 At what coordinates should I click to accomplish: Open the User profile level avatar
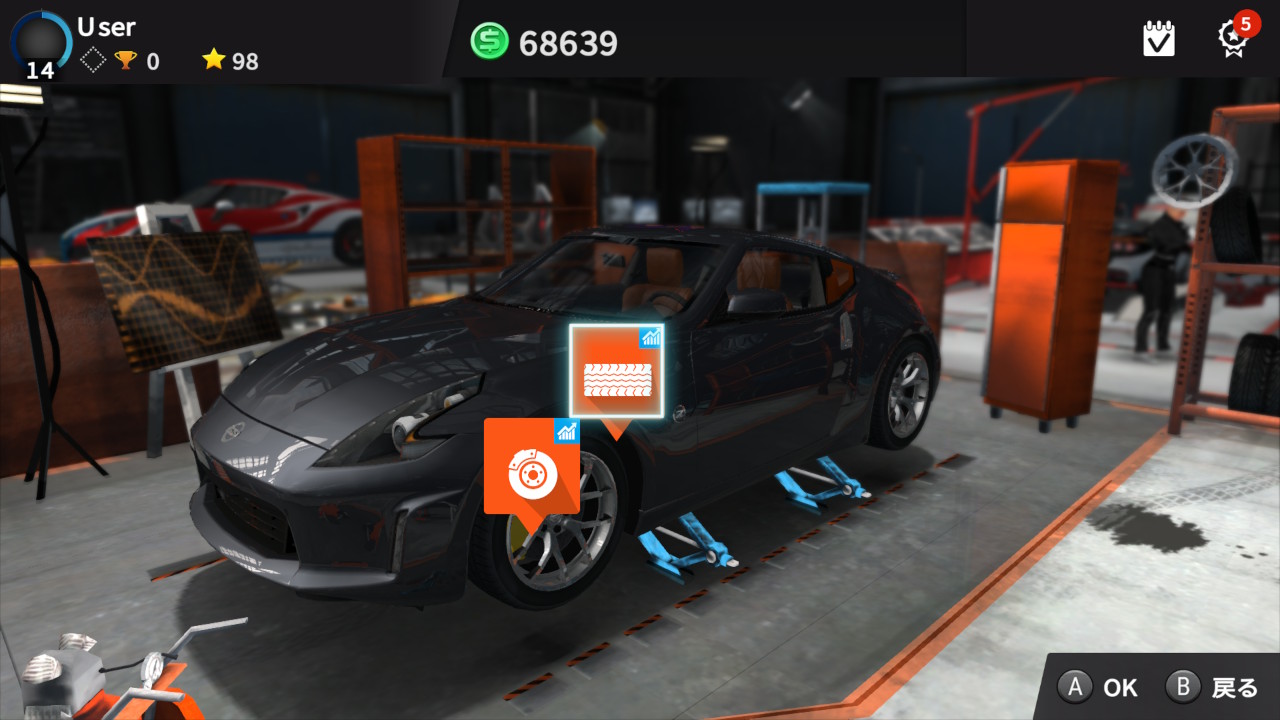pos(41,42)
